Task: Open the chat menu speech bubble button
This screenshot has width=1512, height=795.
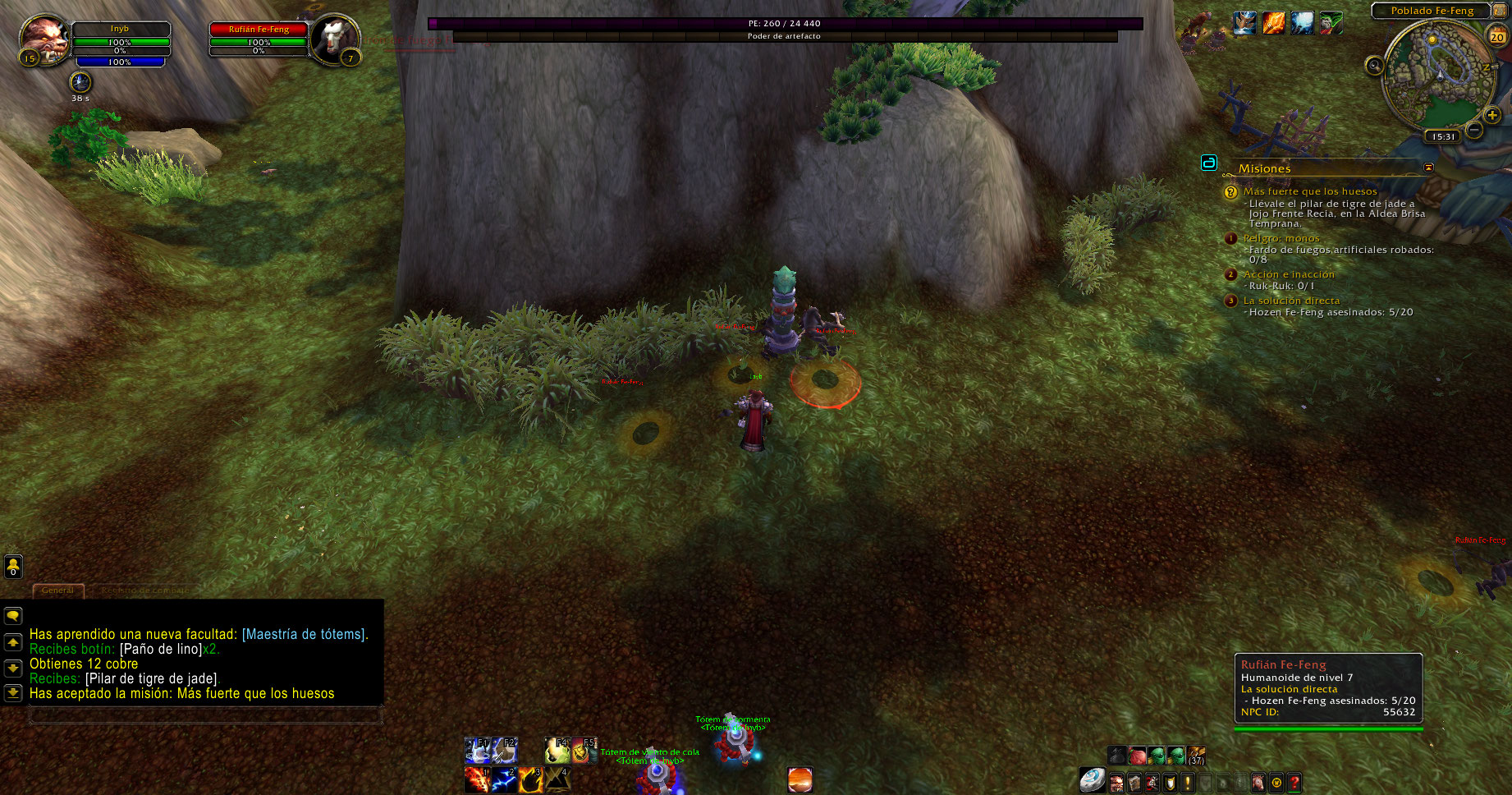Action: [x=13, y=616]
